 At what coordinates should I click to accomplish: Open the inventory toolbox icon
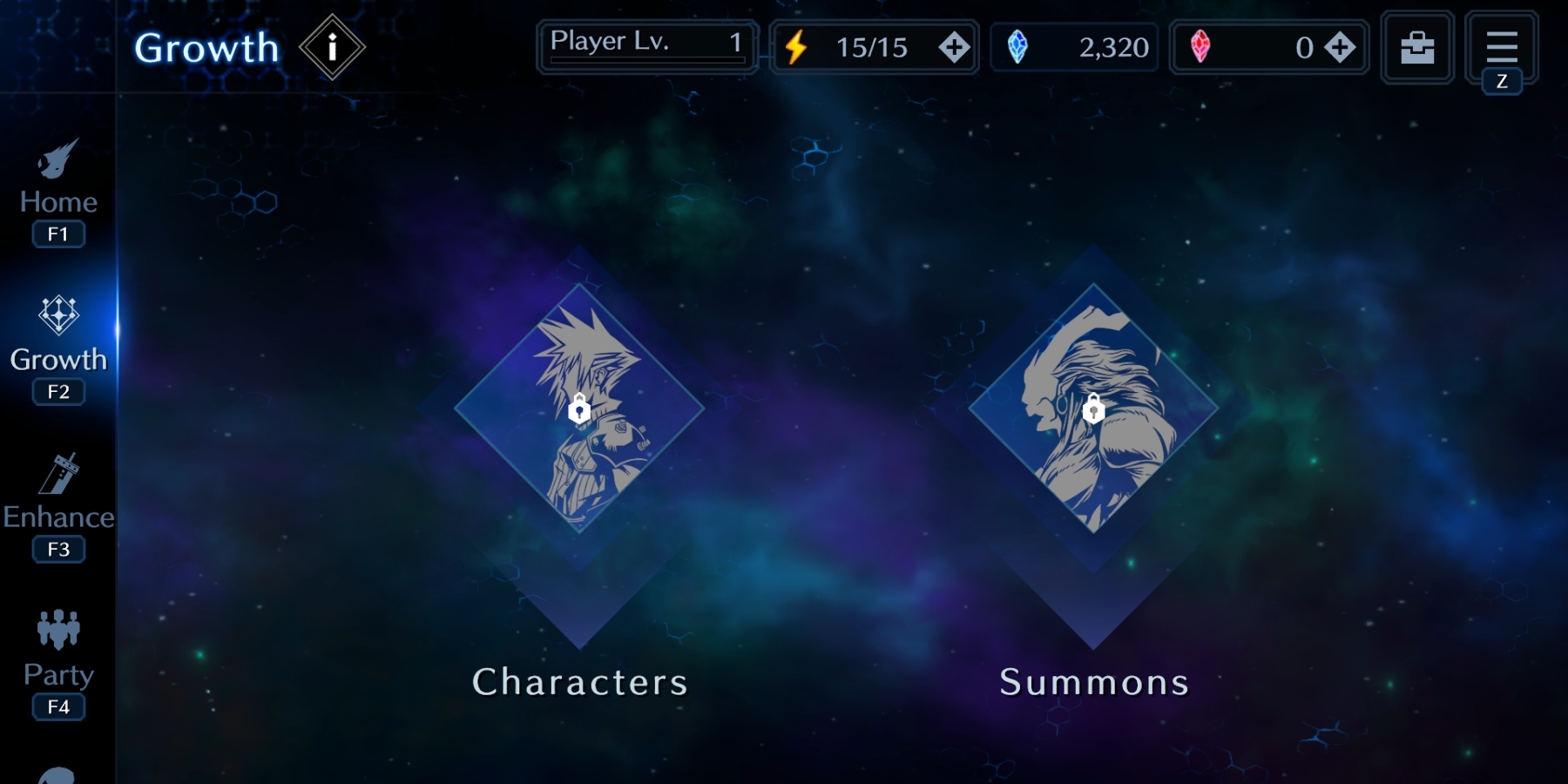pos(1416,48)
